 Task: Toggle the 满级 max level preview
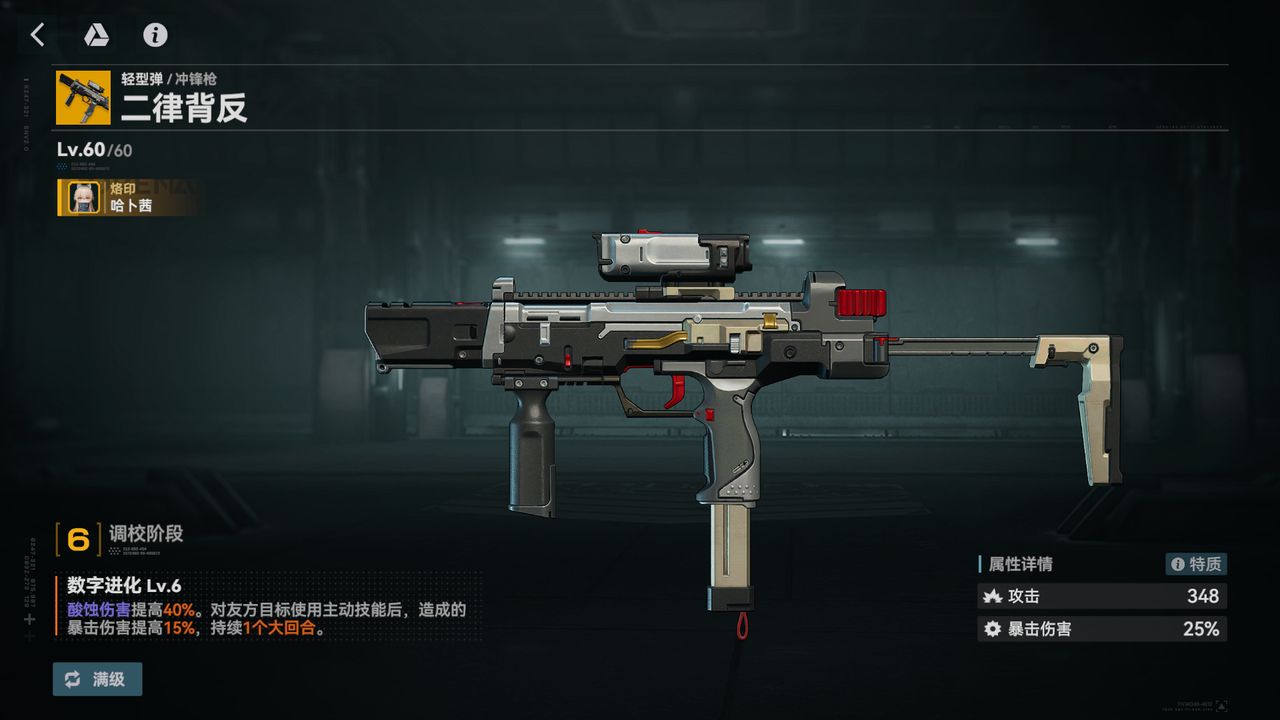pos(97,679)
